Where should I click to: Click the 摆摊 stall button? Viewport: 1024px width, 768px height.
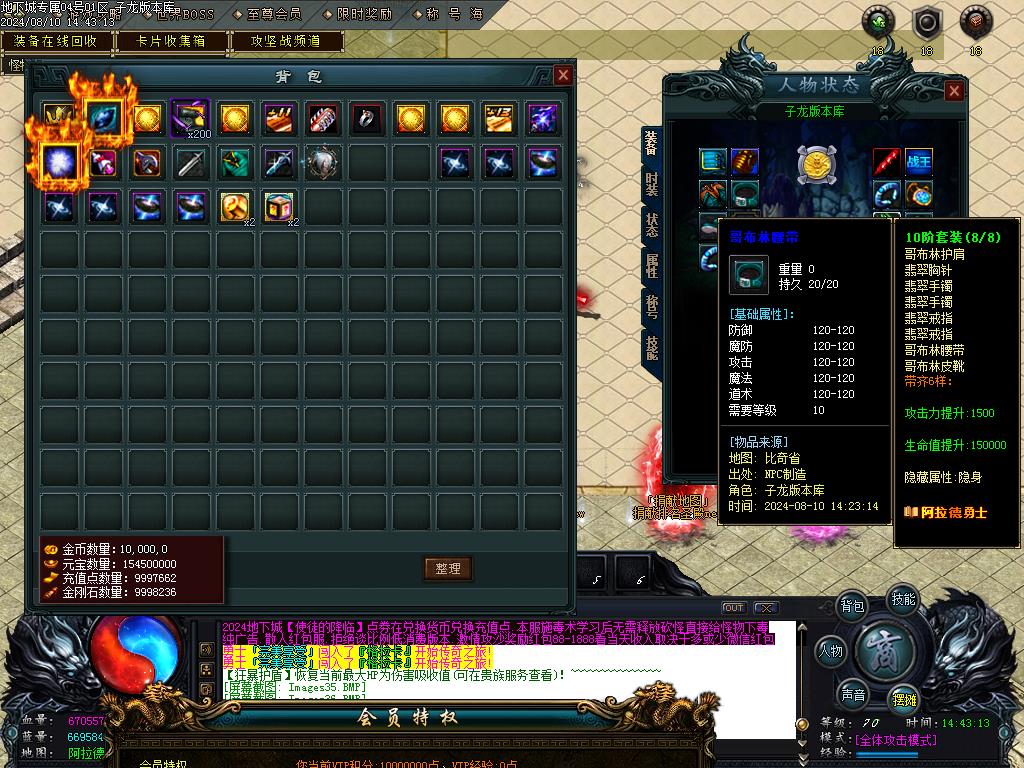click(x=904, y=697)
